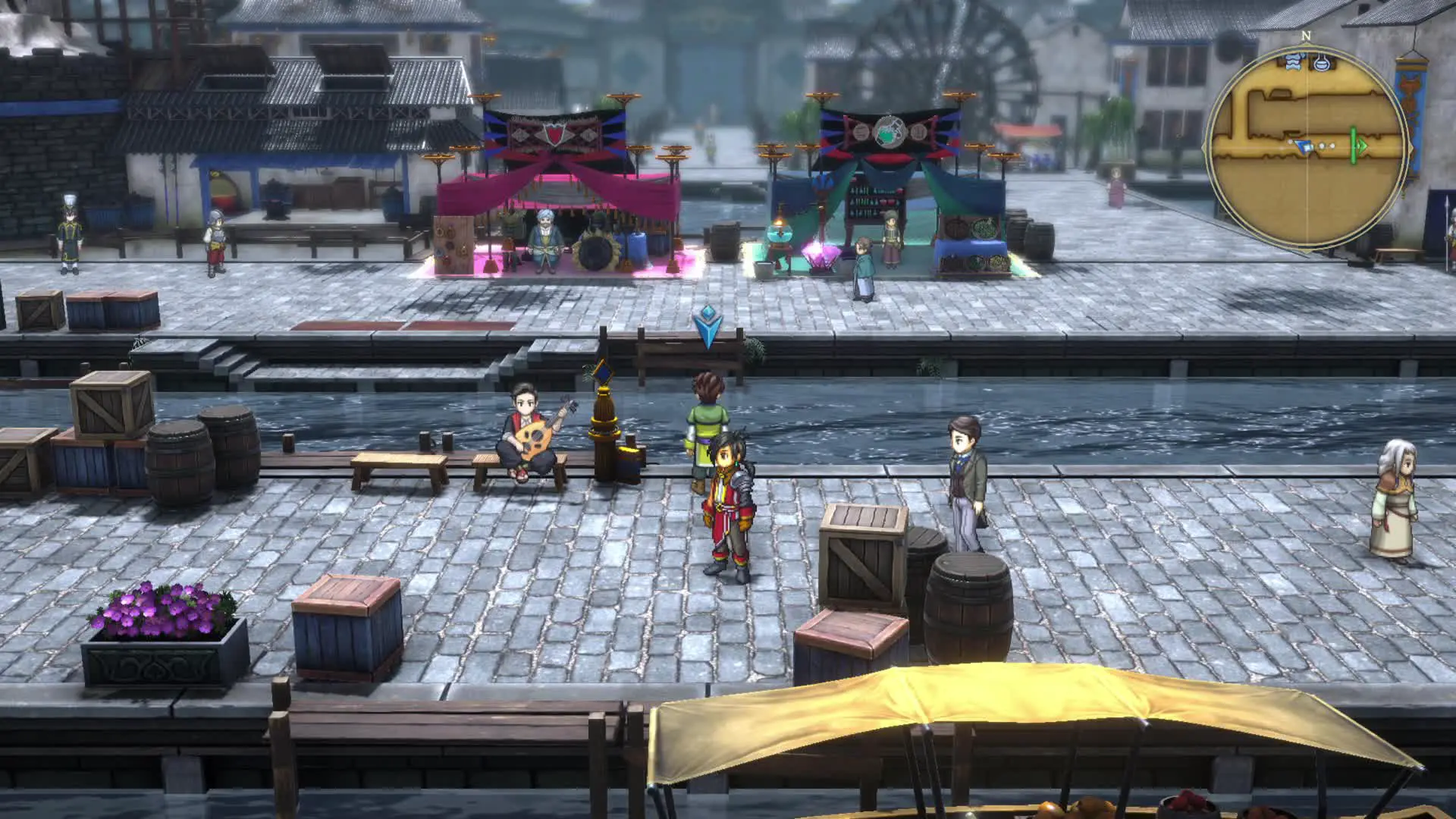This screenshot has height=819, width=1456.
Task: Click the potion flask shop marker on minimap
Action: (x=1323, y=61)
